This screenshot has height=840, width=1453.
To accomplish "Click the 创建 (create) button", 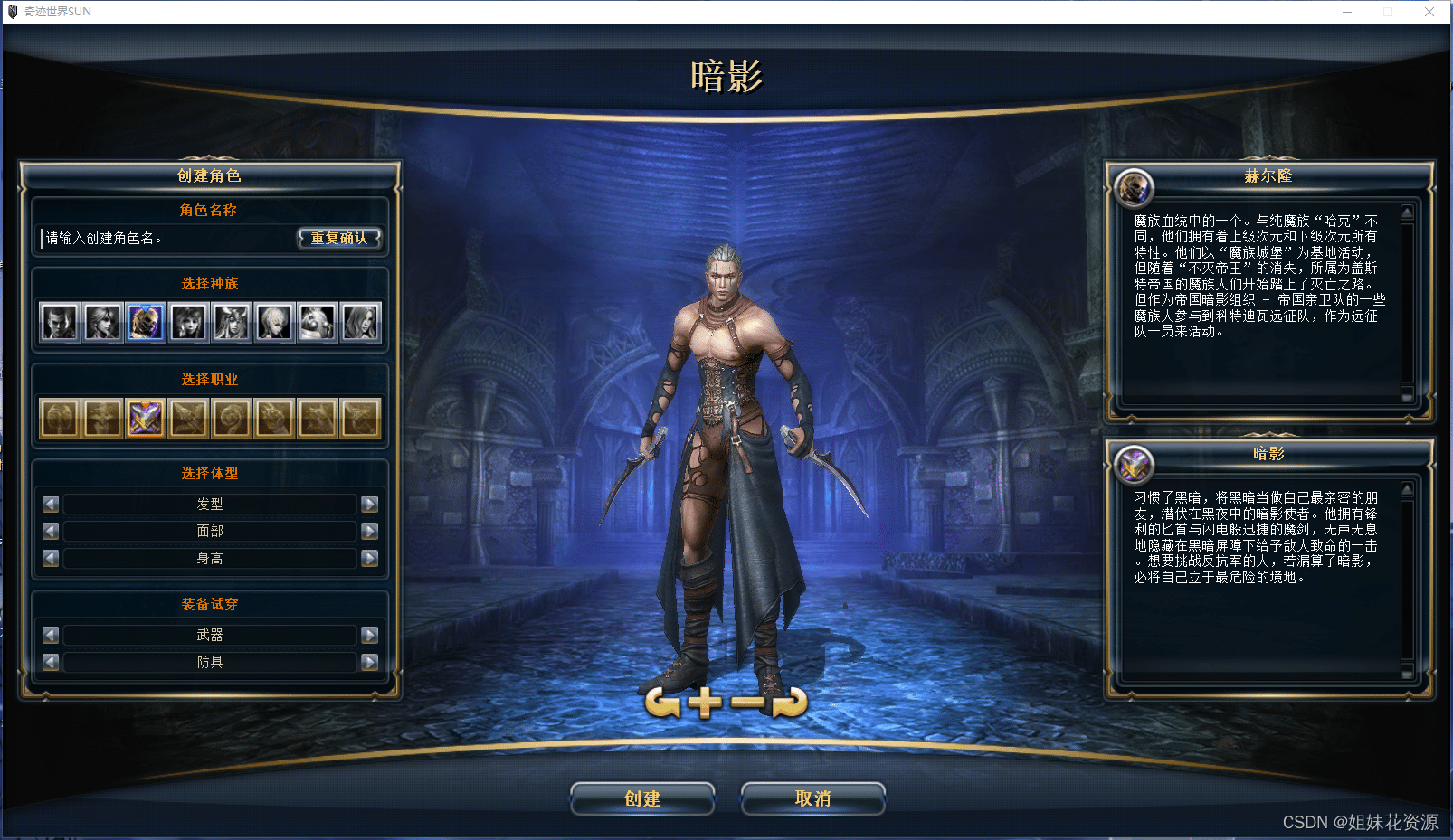I will pyautogui.click(x=642, y=798).
